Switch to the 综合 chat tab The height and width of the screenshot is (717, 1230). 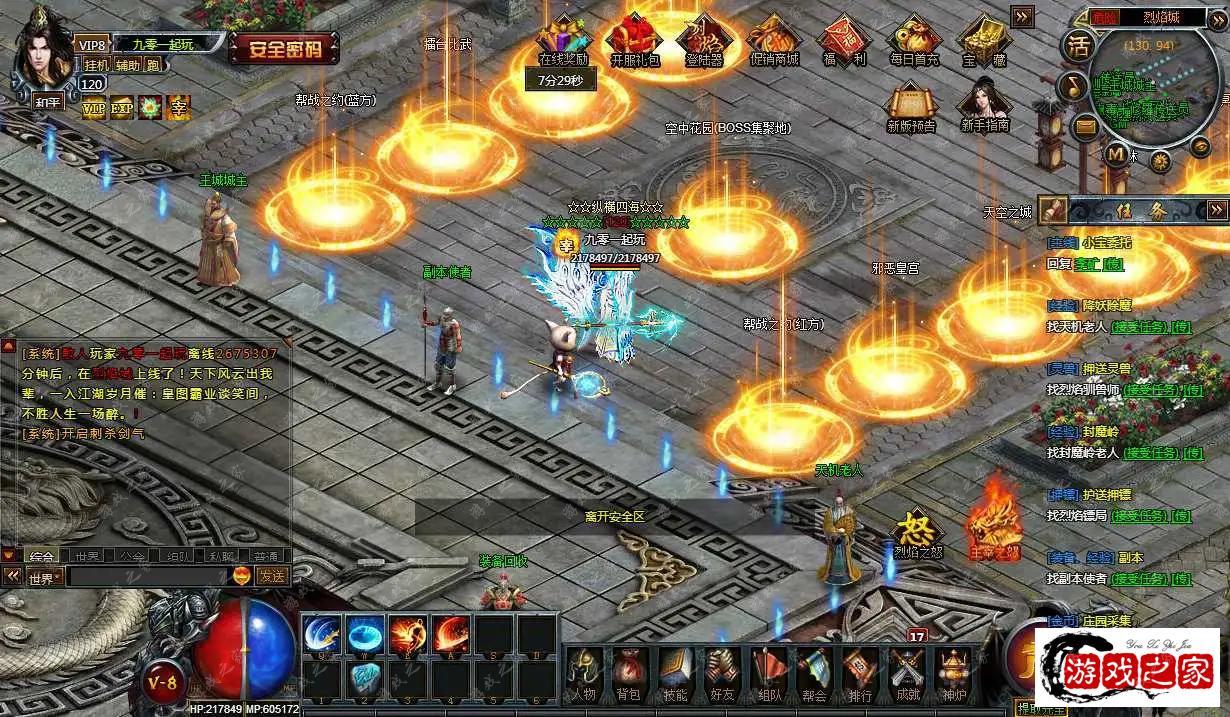point(41,556)
